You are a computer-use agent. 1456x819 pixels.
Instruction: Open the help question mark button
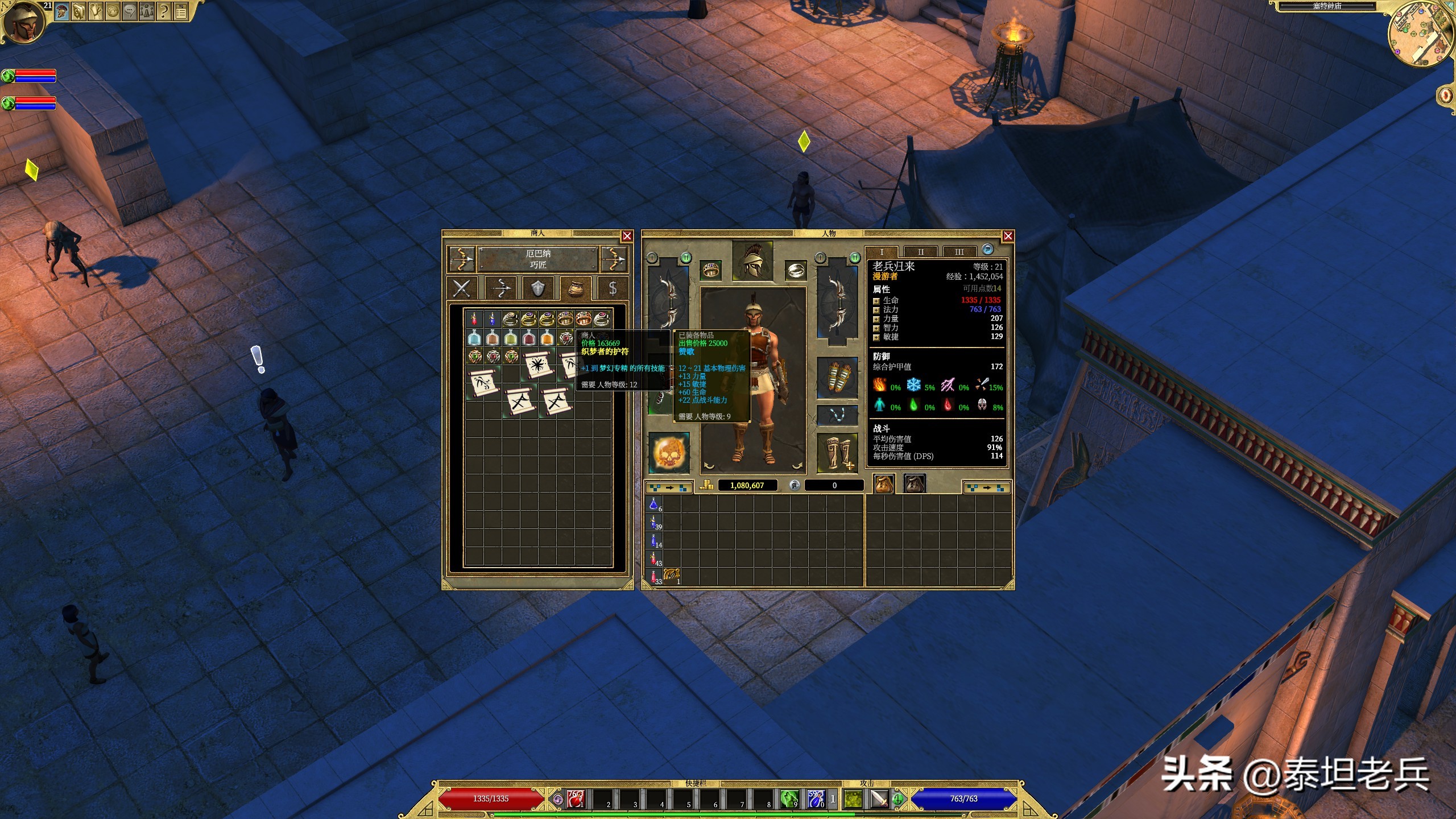164,11
